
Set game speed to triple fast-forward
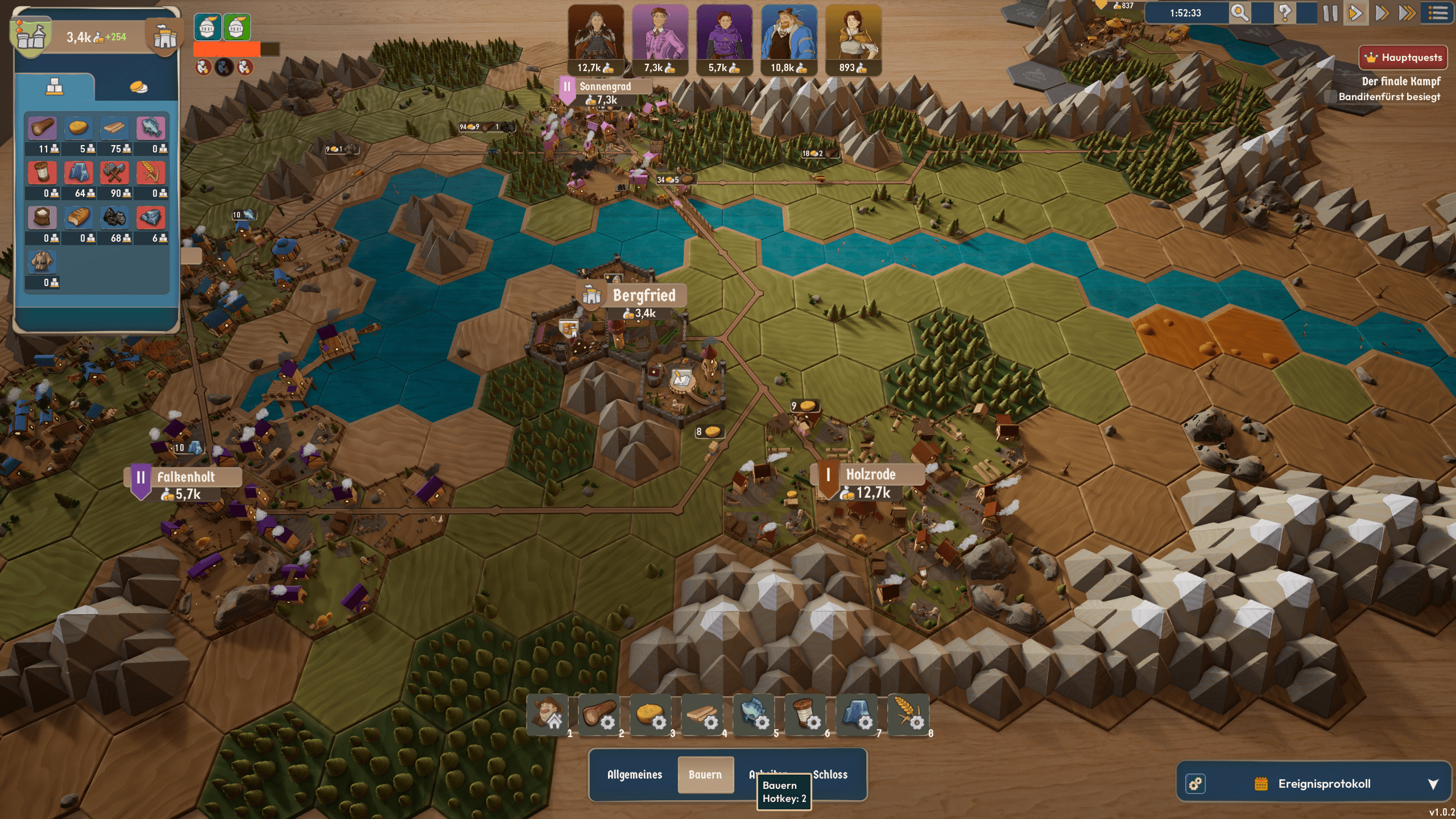pyautogui.click(x=1407, y=13)
